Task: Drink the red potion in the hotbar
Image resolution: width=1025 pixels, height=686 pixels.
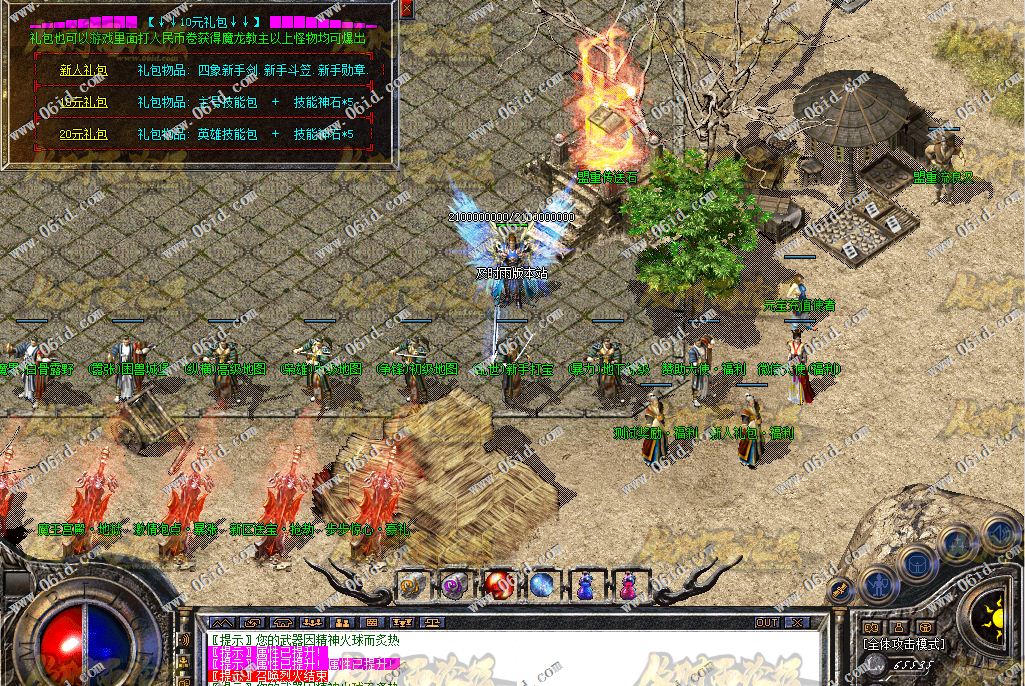Action: pyautogui.click(x=628, y=585)
